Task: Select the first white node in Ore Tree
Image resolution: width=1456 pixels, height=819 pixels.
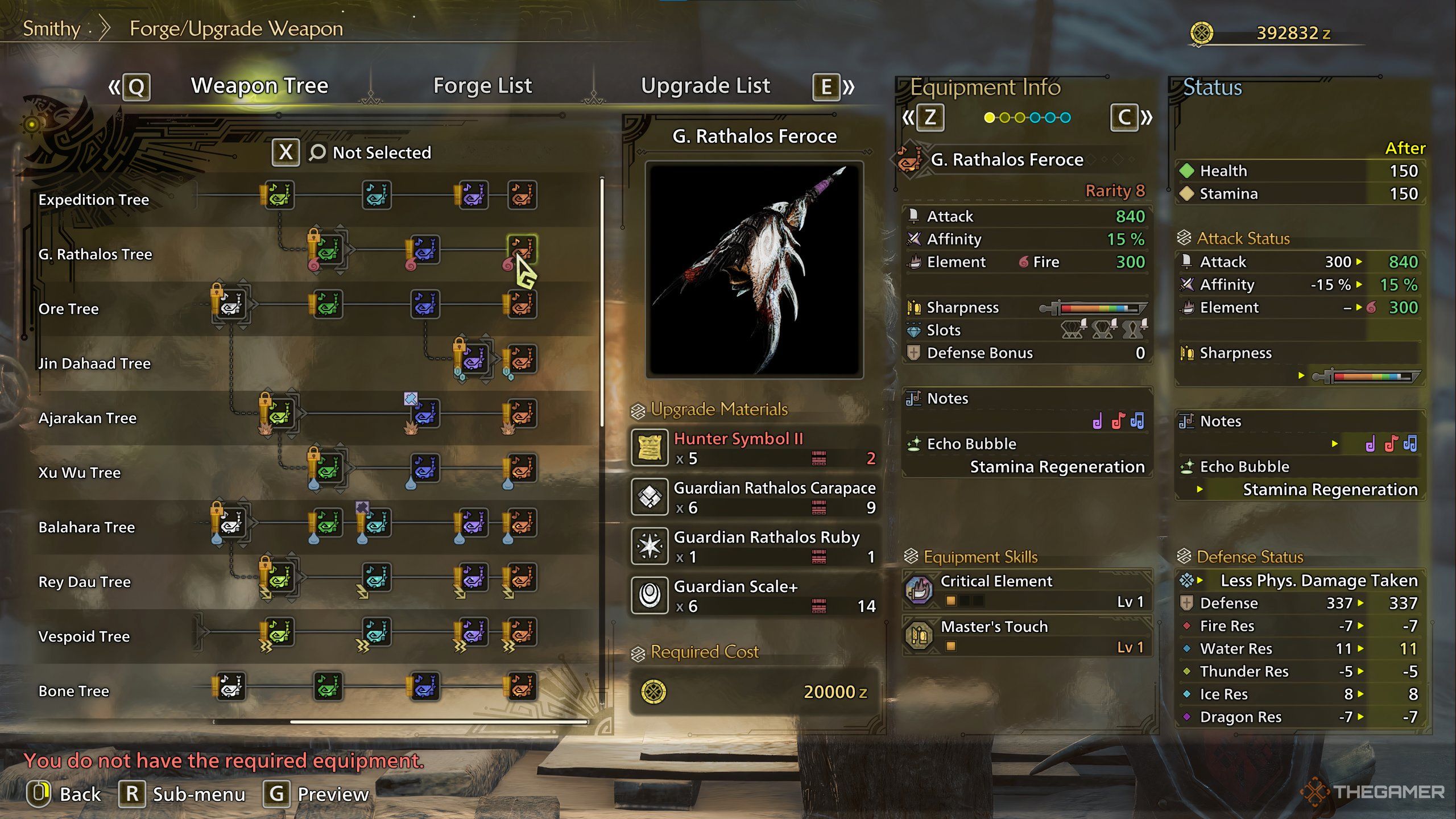Action: coord(231,304)
